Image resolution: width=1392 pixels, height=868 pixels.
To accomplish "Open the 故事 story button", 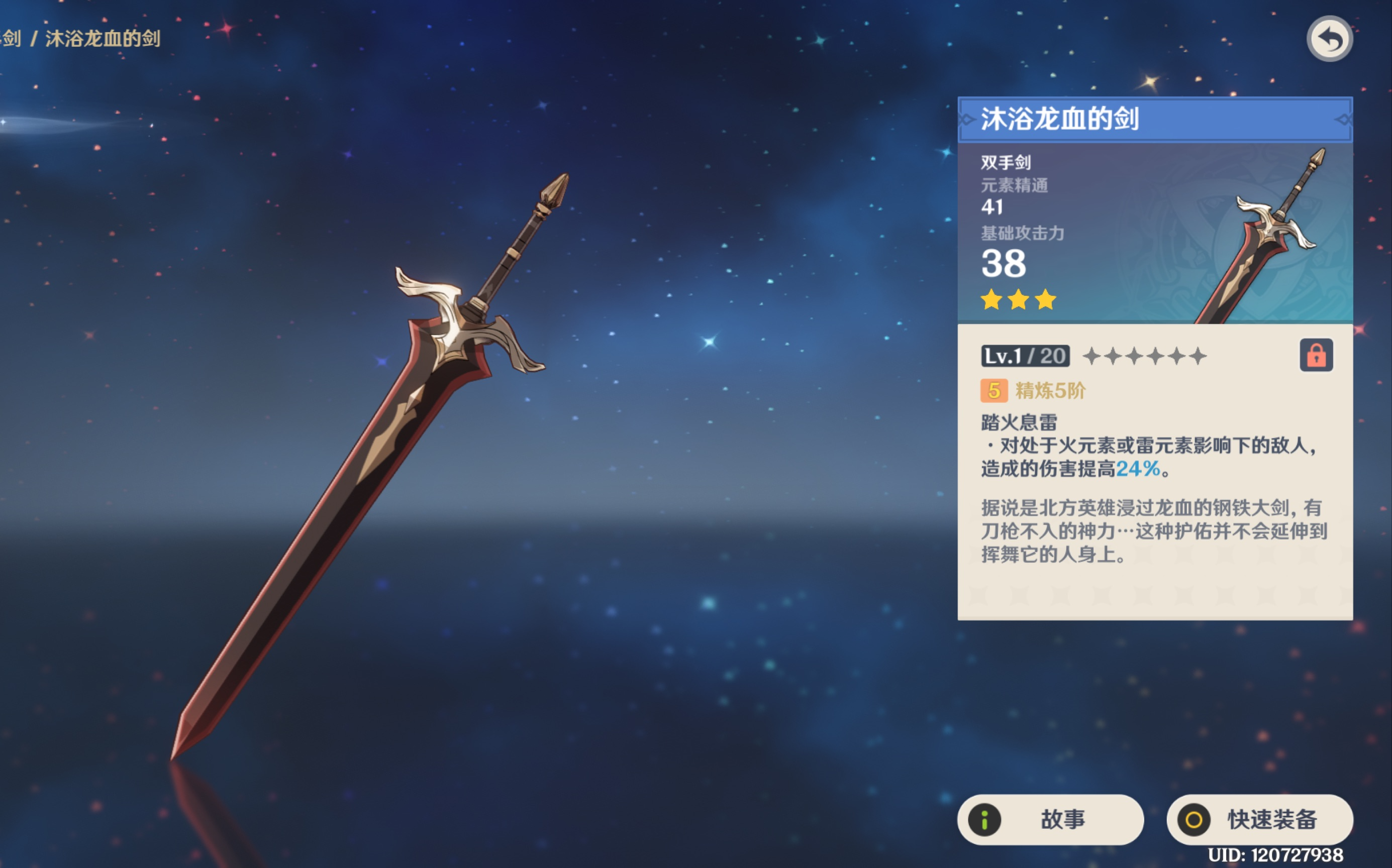I will (x=1050, y=819).
